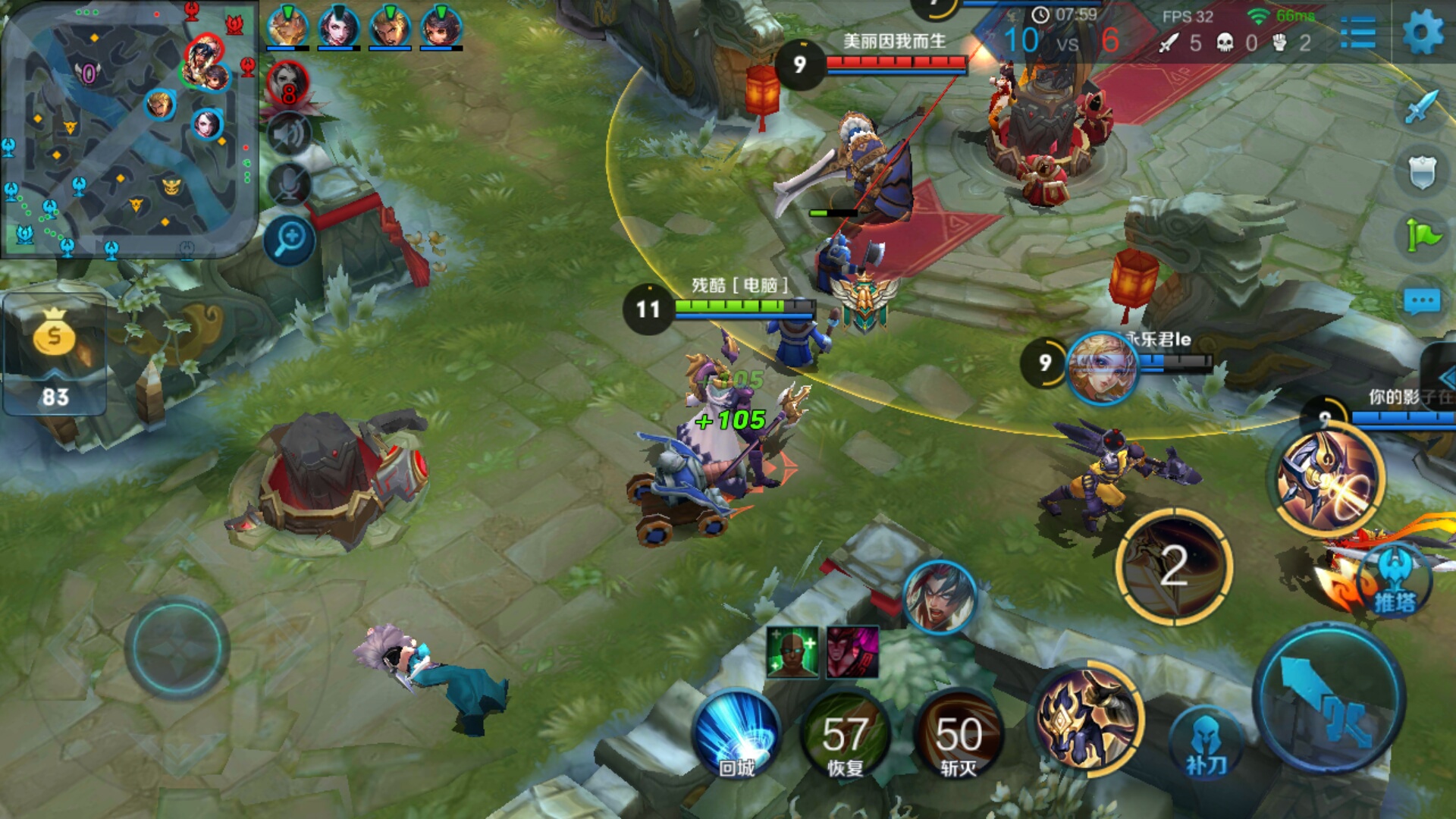Toggle the microphone voice button

pyautogui.click(x=289, y=184)
